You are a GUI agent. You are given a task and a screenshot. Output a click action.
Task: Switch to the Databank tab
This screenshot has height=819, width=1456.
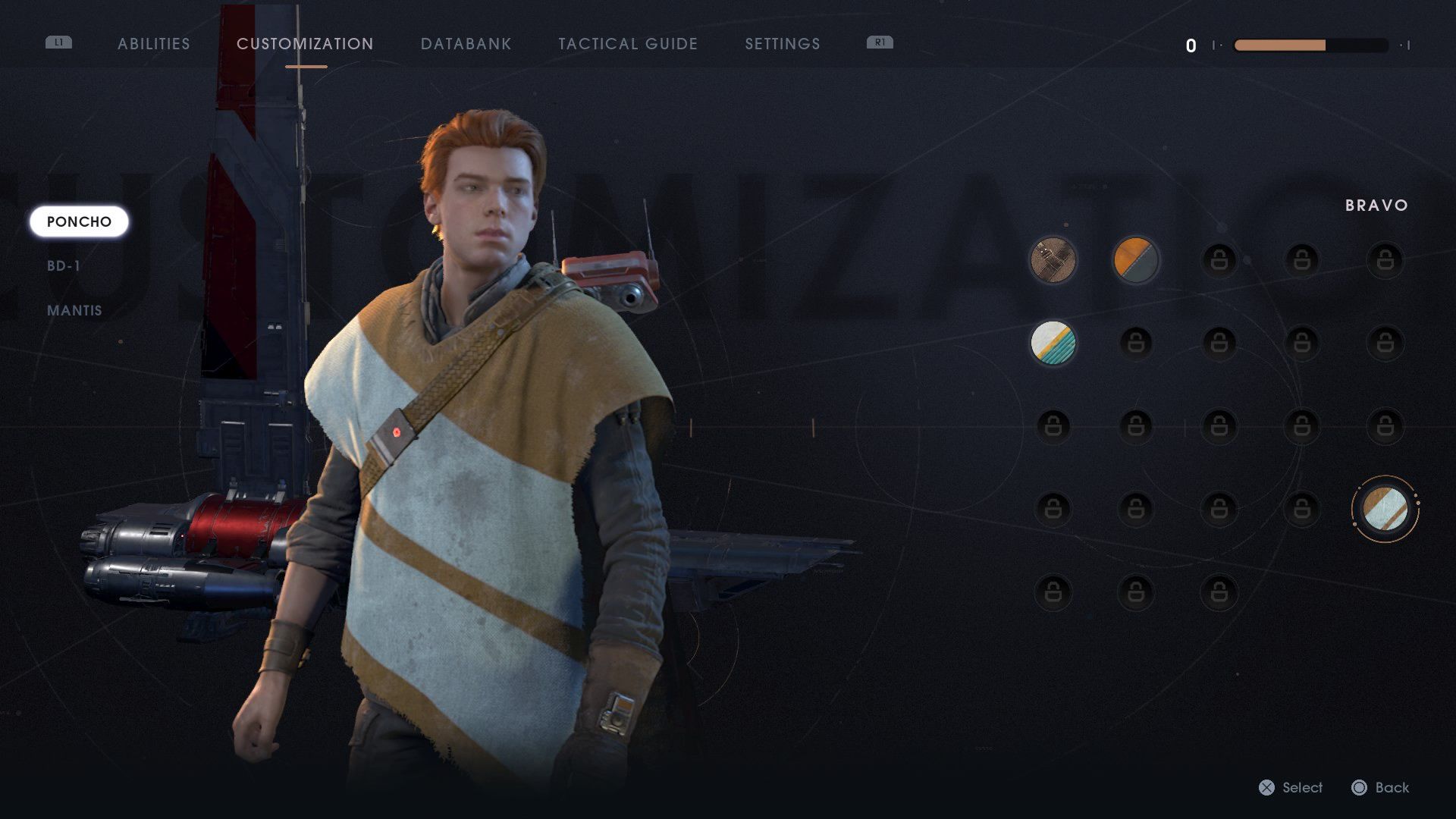(x=466, y=44)
